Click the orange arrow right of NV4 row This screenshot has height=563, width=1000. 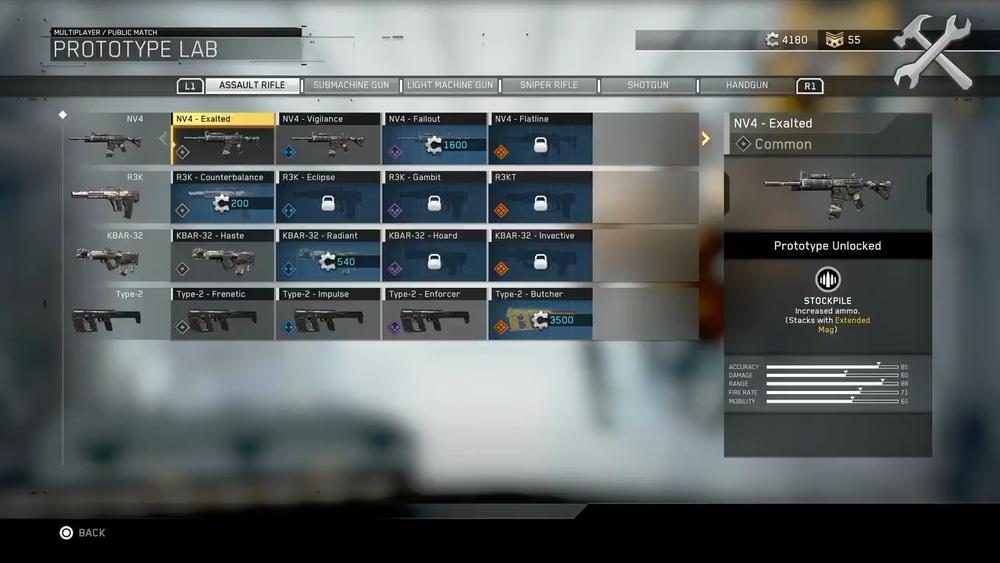pyautogui.click(x=705, y=138)
